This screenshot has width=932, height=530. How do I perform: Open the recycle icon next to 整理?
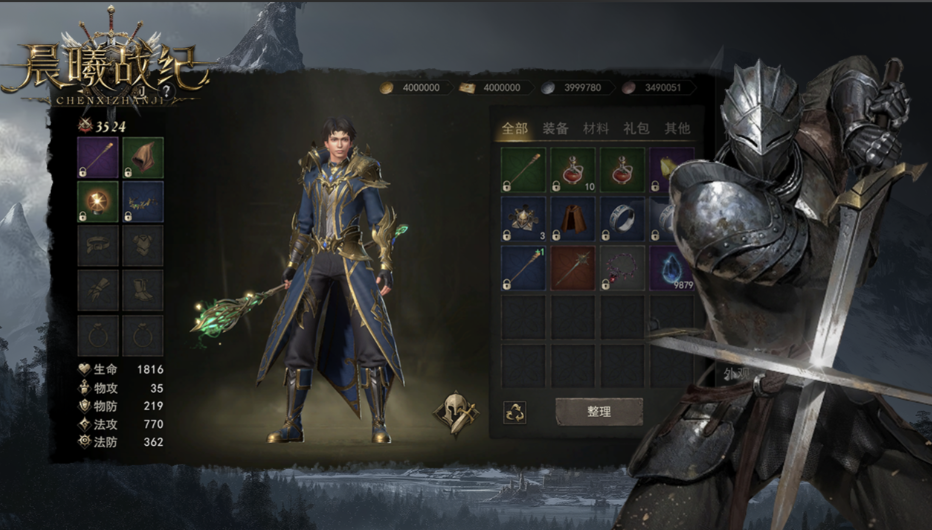coord(515,411)
